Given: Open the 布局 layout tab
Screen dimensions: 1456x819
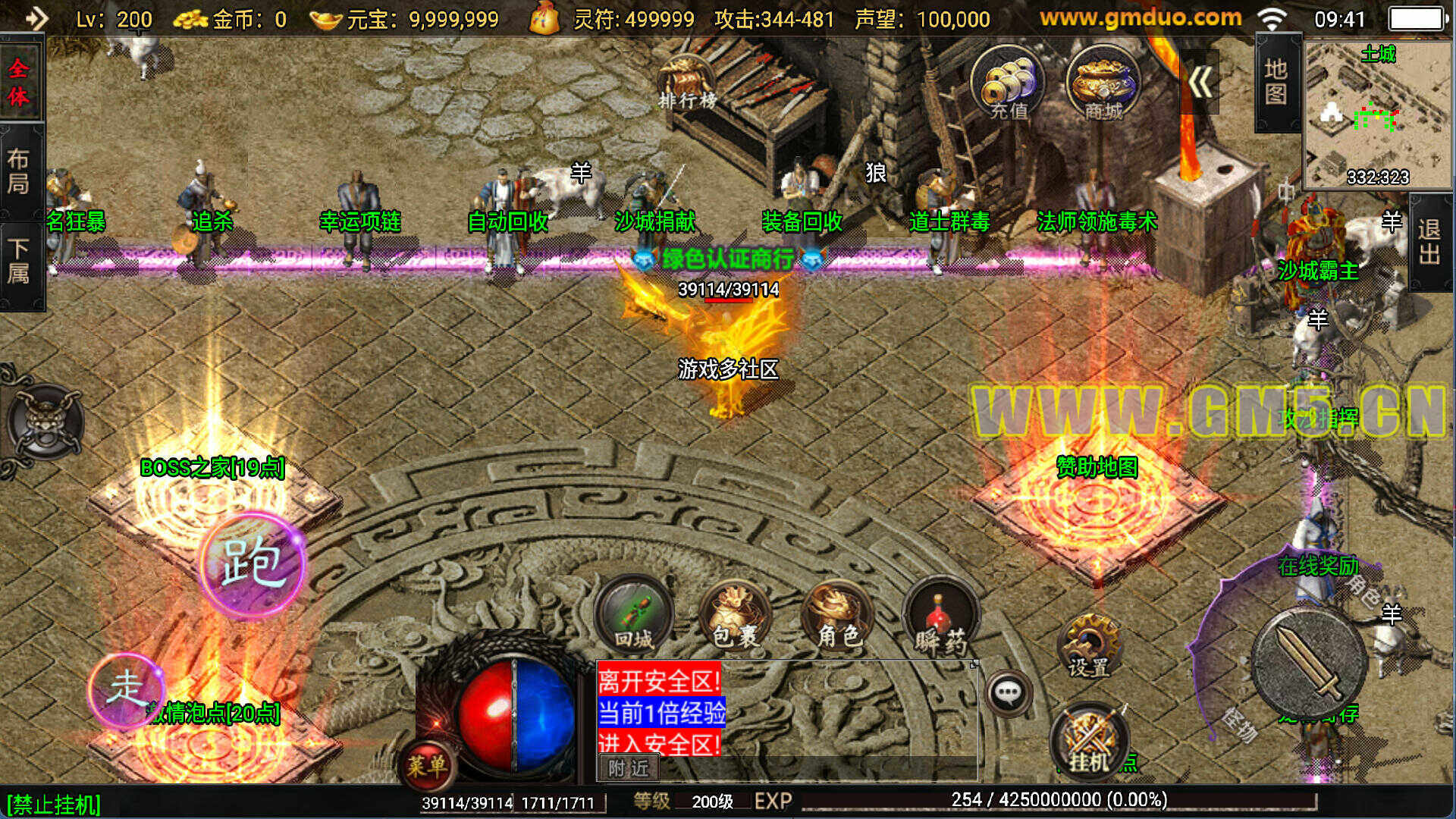Looking at the screenshot, I should 20,171.
